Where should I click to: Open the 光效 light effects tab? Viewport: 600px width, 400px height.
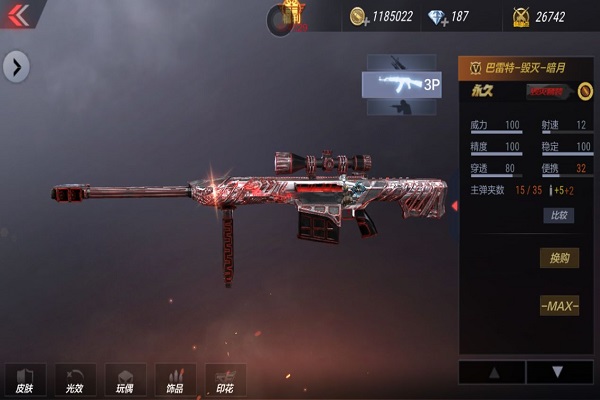[74, 380]
